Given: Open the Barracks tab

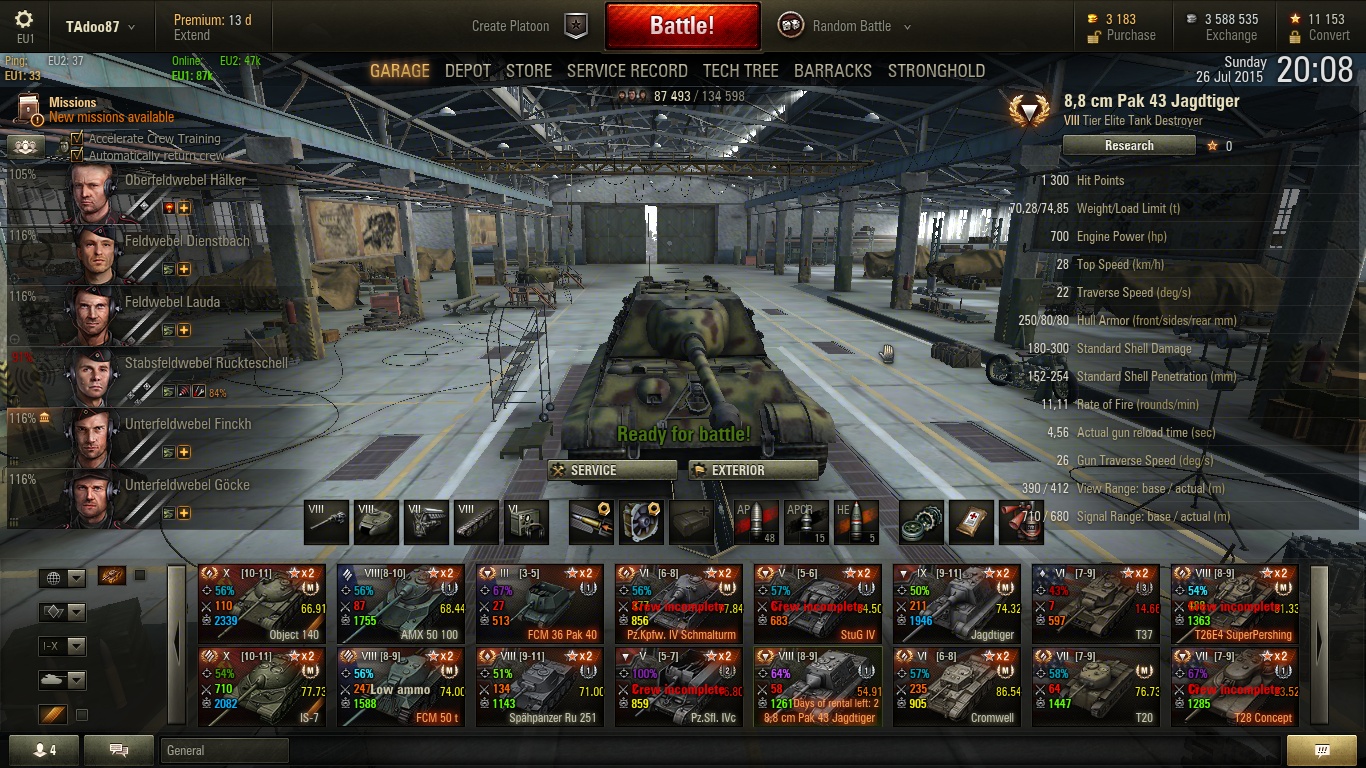Looking at the screenshot, I should pos(833,71).
